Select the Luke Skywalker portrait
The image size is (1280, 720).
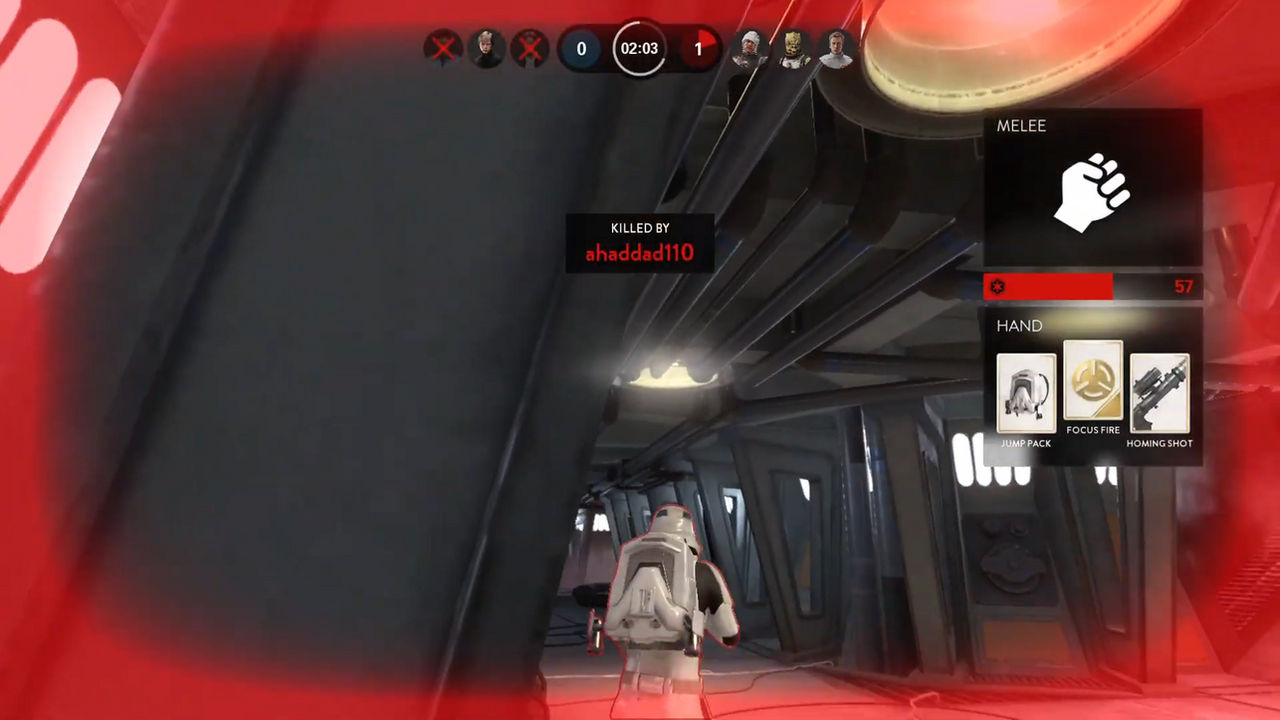point(486,49)
